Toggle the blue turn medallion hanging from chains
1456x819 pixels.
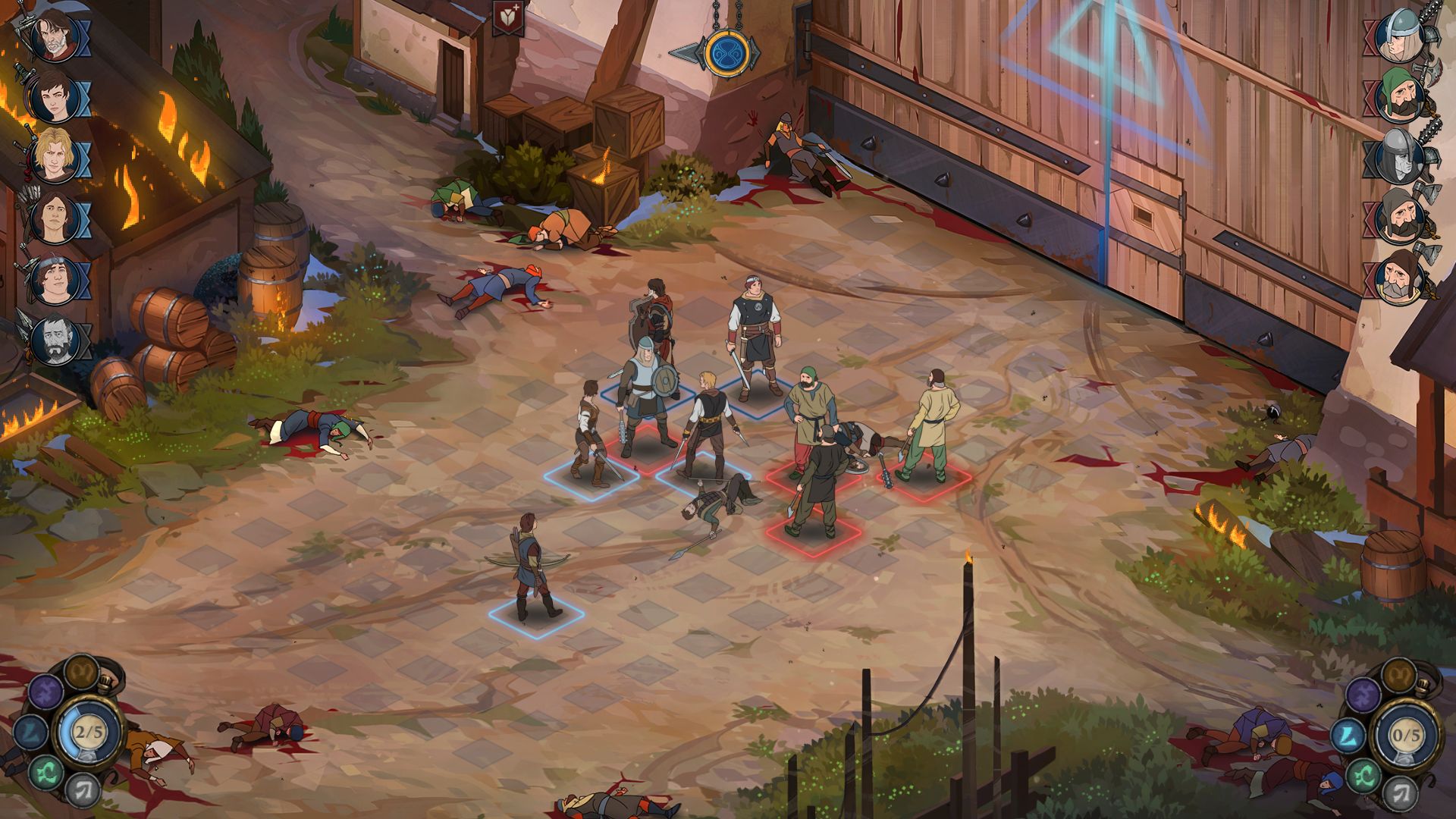point(729,55)
